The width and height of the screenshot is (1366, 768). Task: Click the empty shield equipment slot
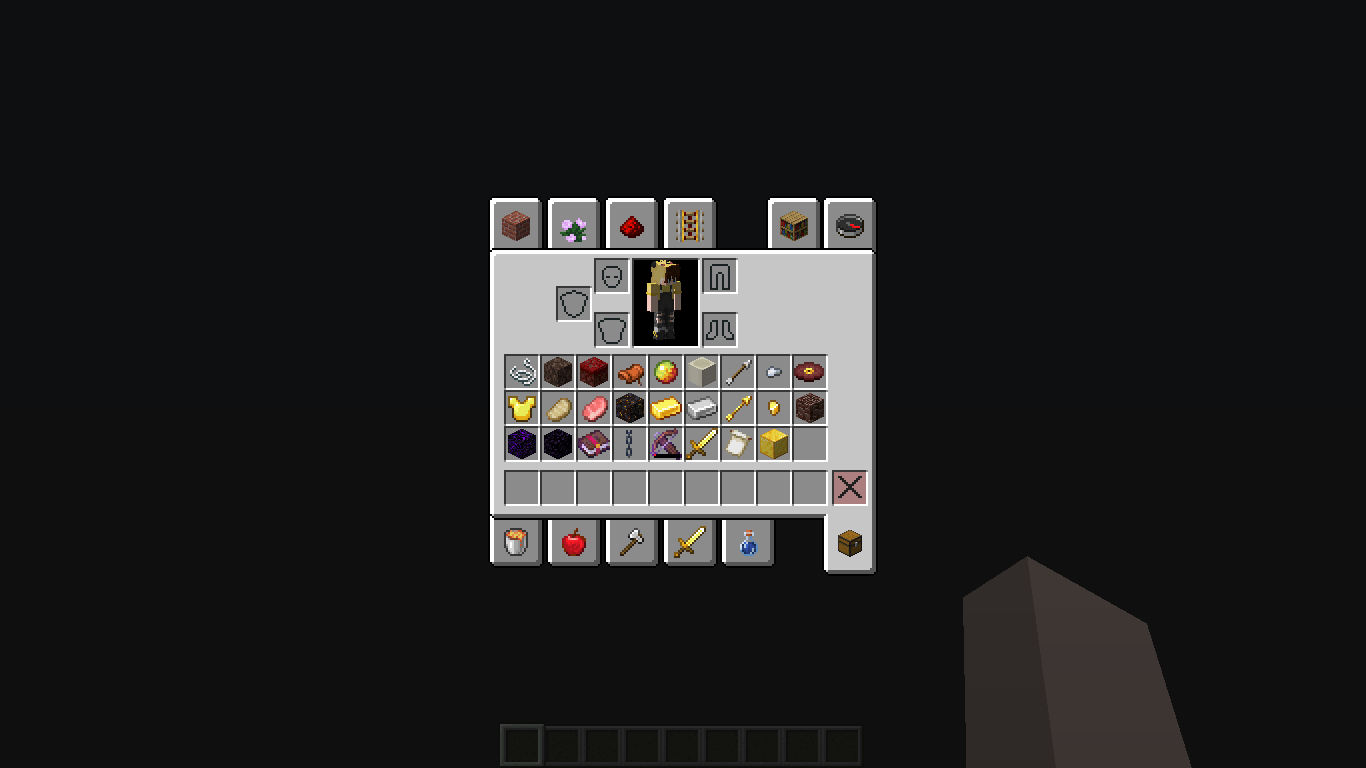571,301
